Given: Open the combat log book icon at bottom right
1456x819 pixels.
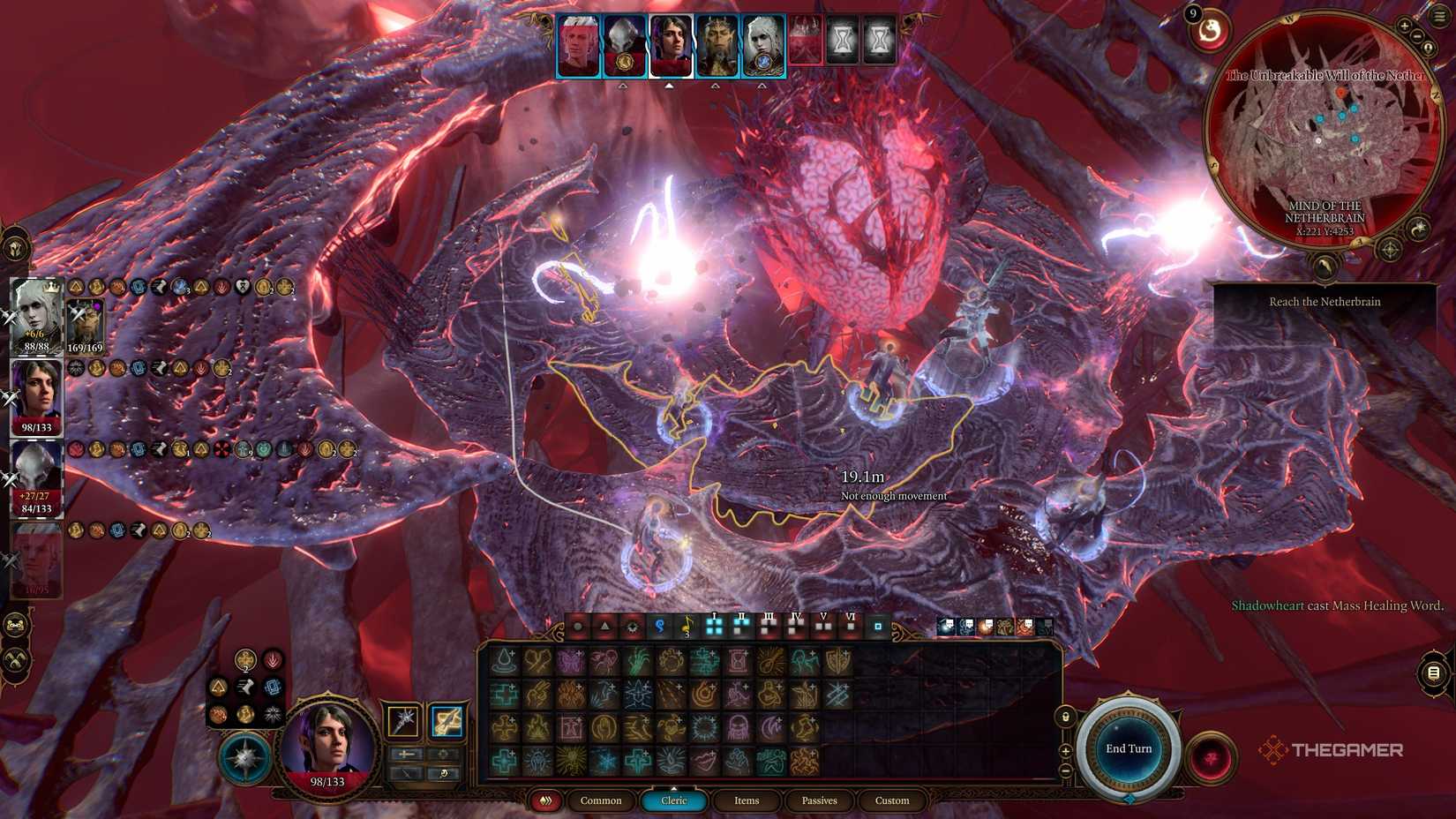Looking at the screenshot, I should pos(1432,672).
